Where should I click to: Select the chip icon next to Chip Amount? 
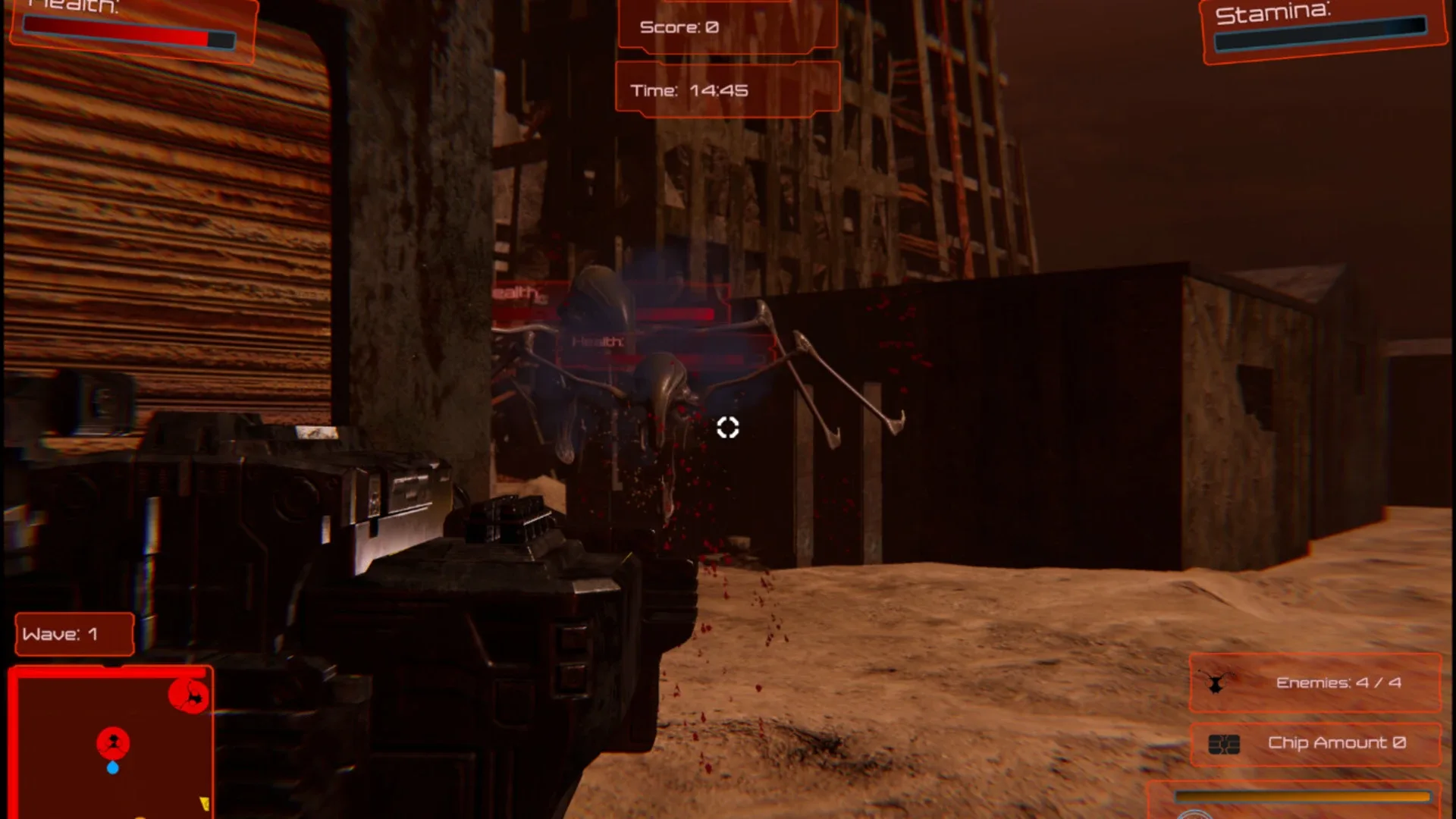point(1223,743)
